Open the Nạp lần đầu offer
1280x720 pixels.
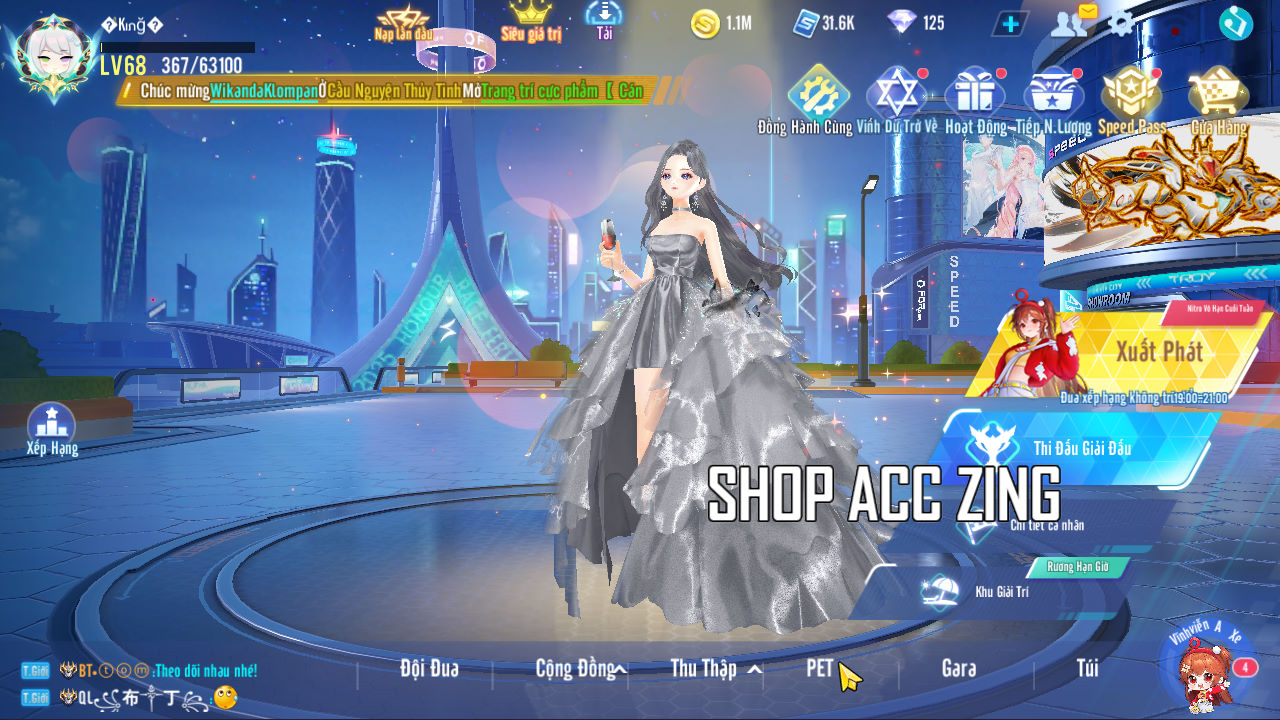(x=402, y=22)
